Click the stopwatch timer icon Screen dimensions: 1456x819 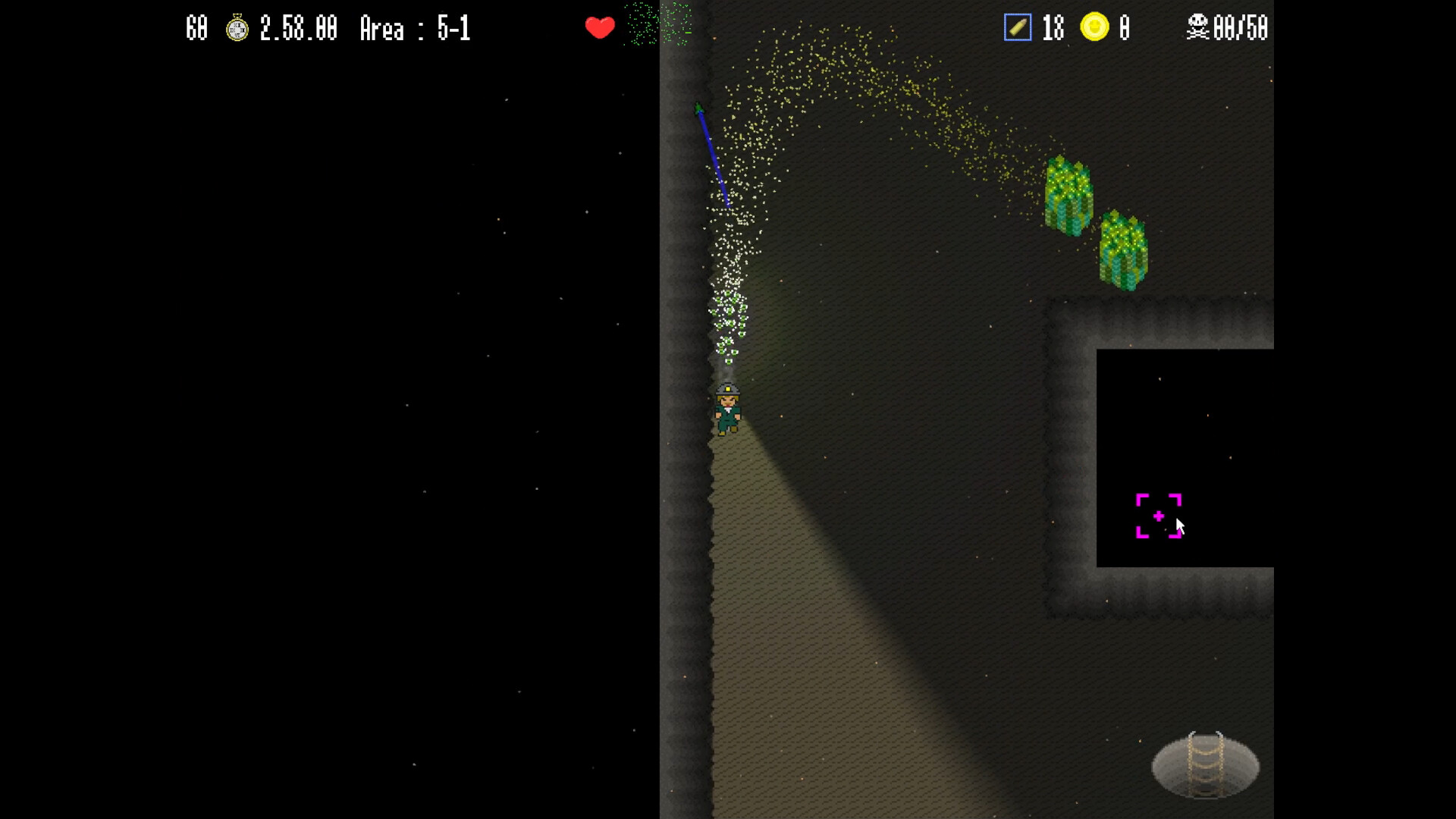[238, 29]
